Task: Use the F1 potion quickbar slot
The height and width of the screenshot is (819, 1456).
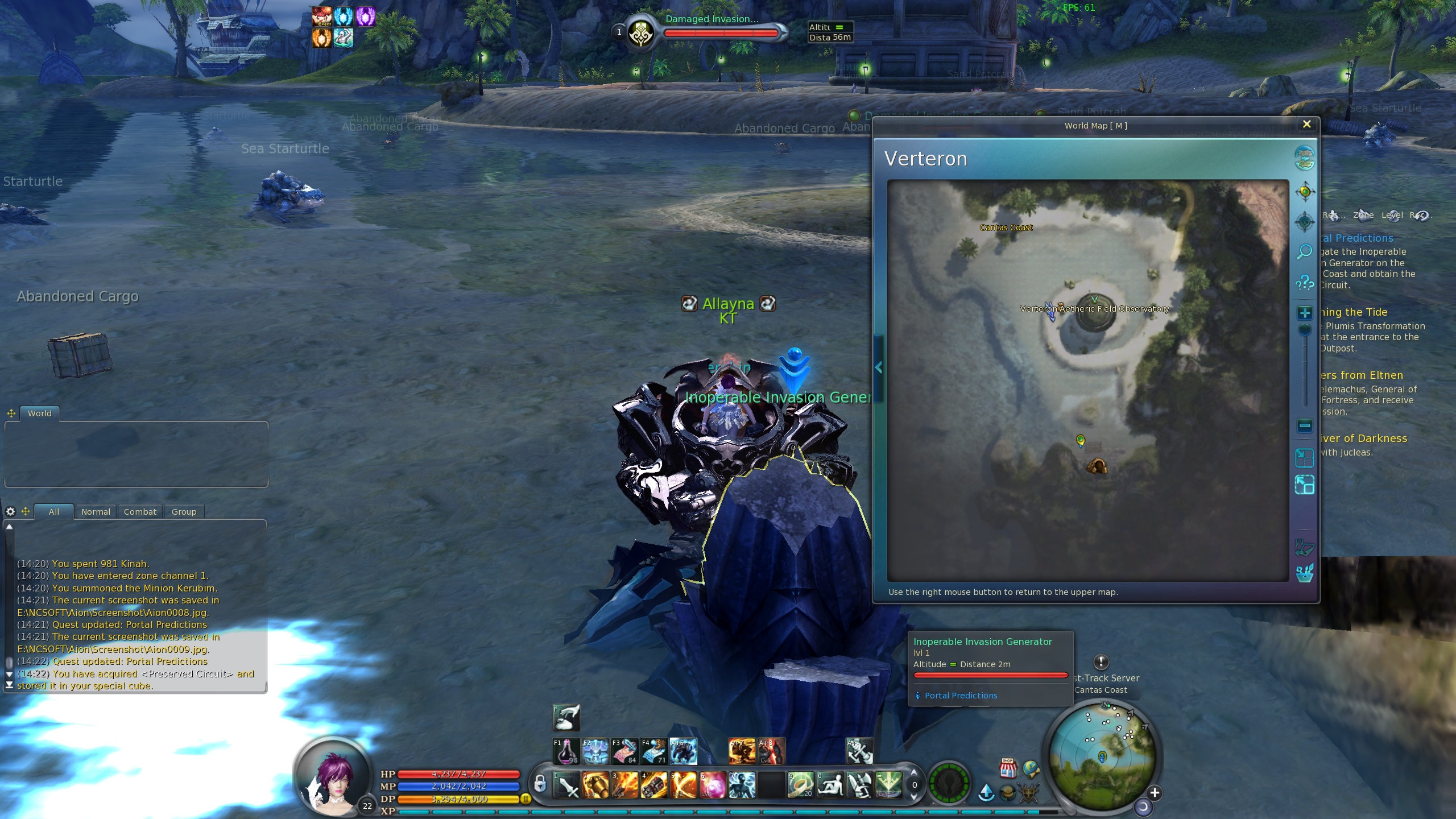Action: [x=566, y=751]
